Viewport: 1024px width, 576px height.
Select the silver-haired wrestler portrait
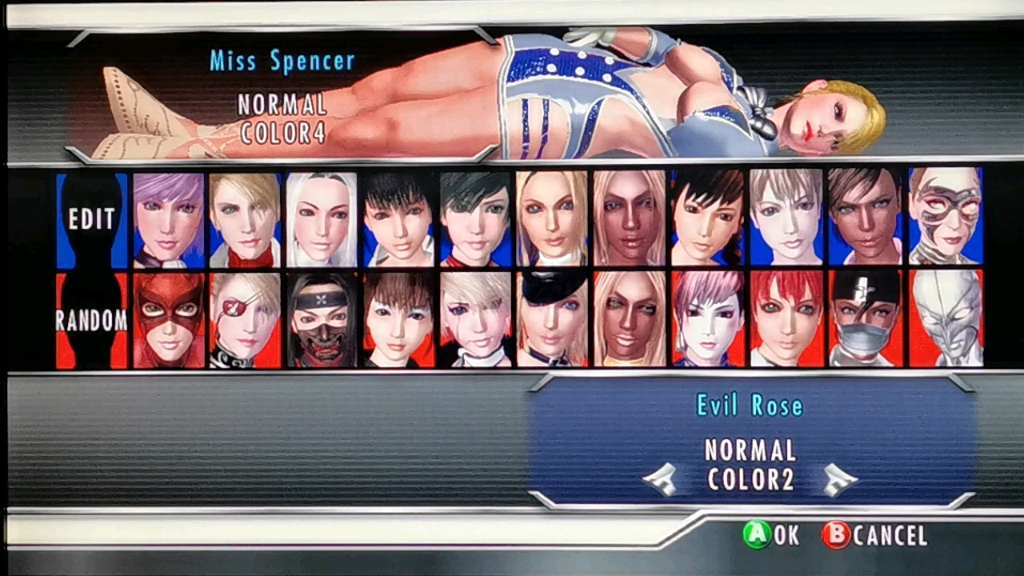(784, 219)
